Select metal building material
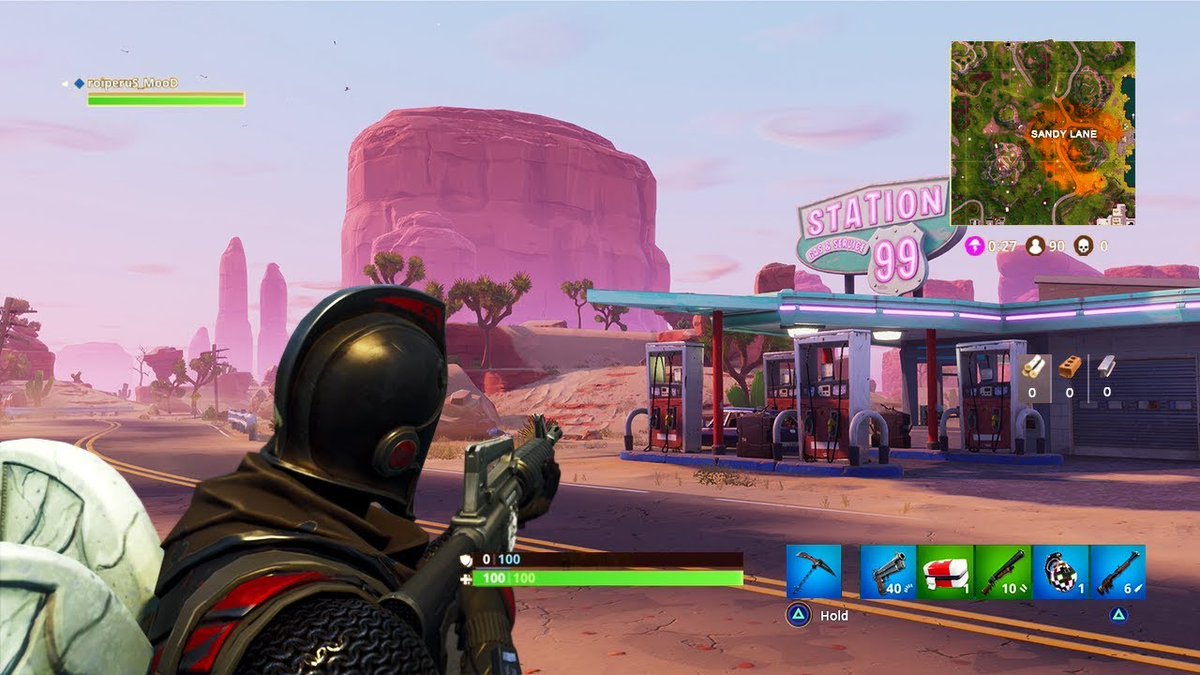This screenshot has width=1200, height=675. (1106, 367)
